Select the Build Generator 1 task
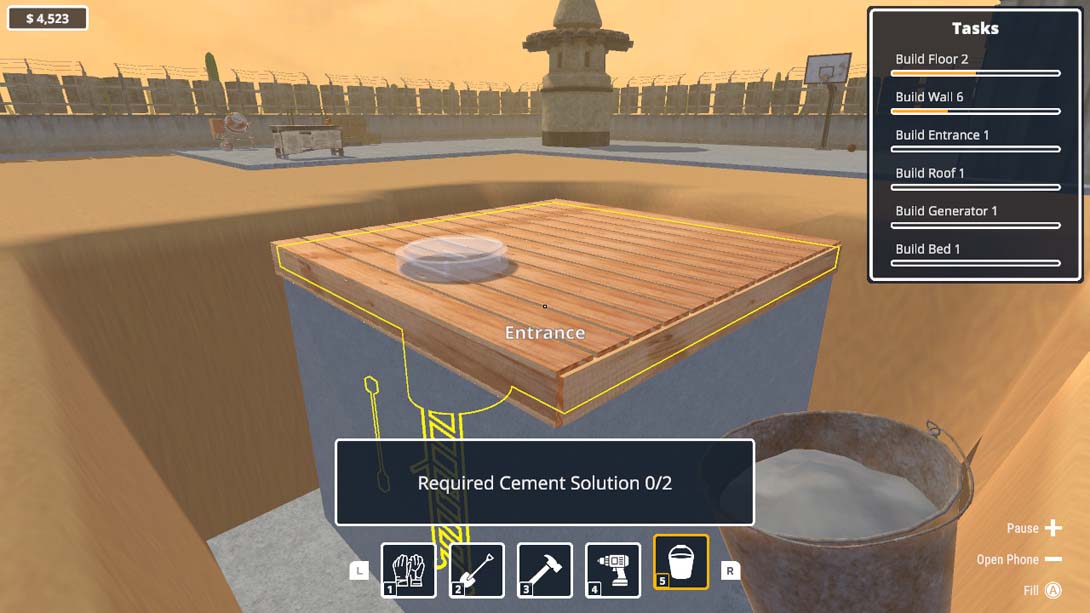 pos(975,215)
